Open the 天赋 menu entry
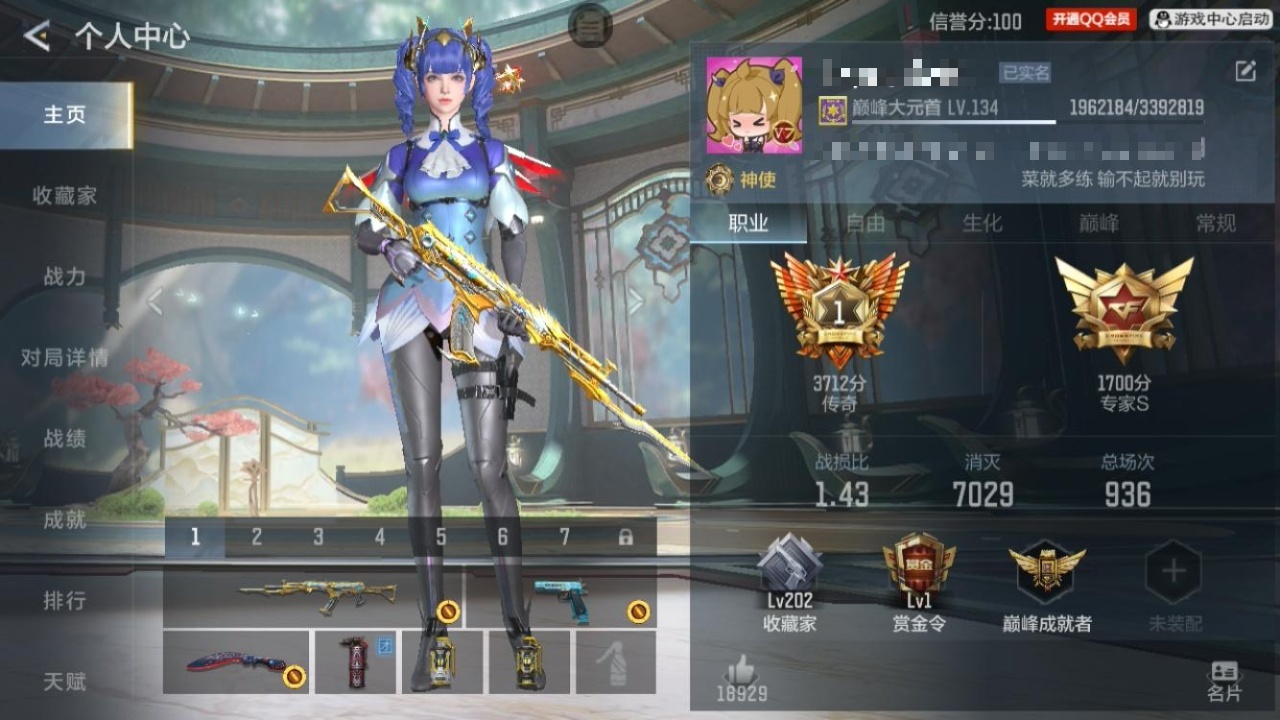 65,682
